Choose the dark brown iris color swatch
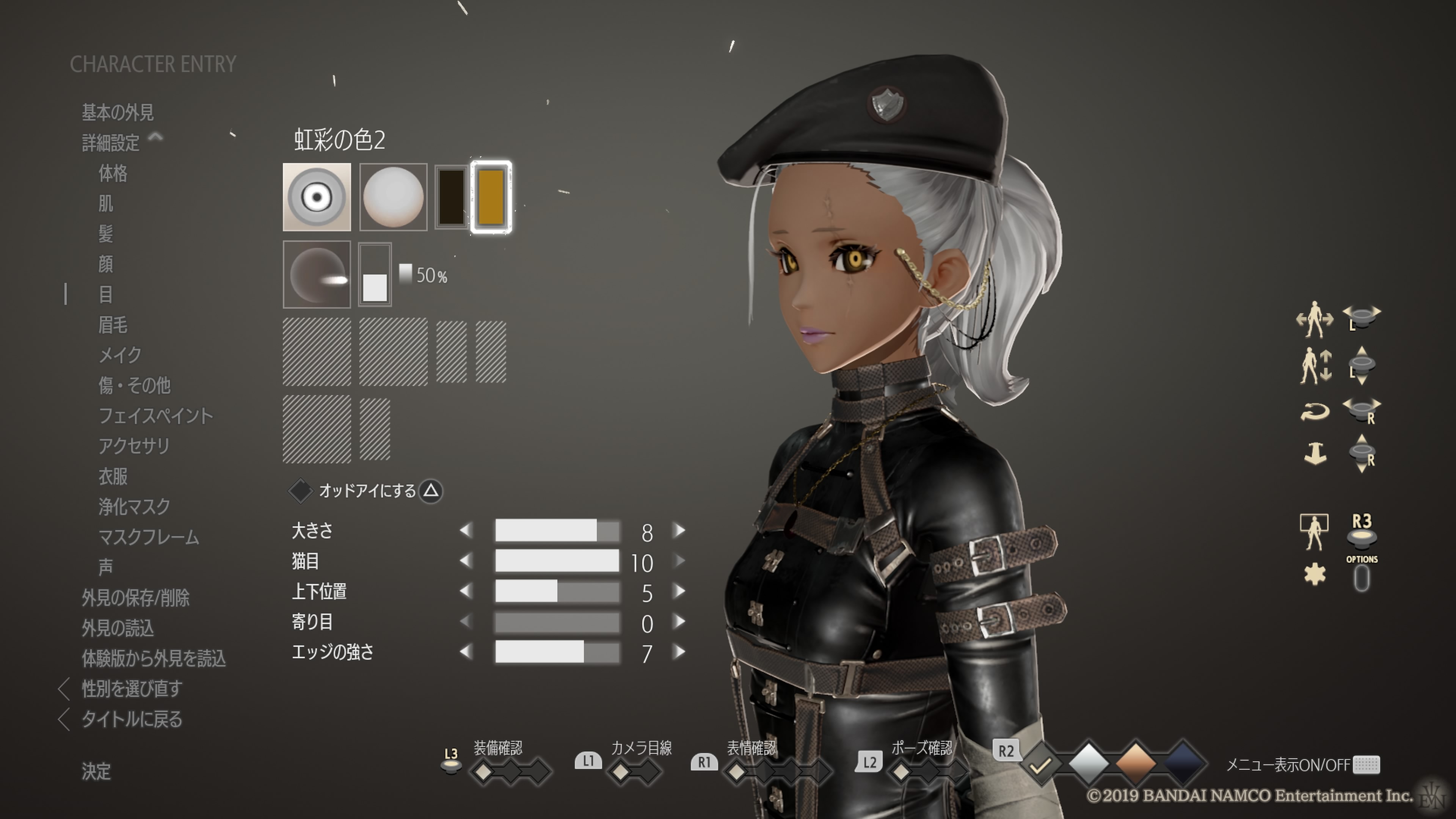 coord(451,197)
